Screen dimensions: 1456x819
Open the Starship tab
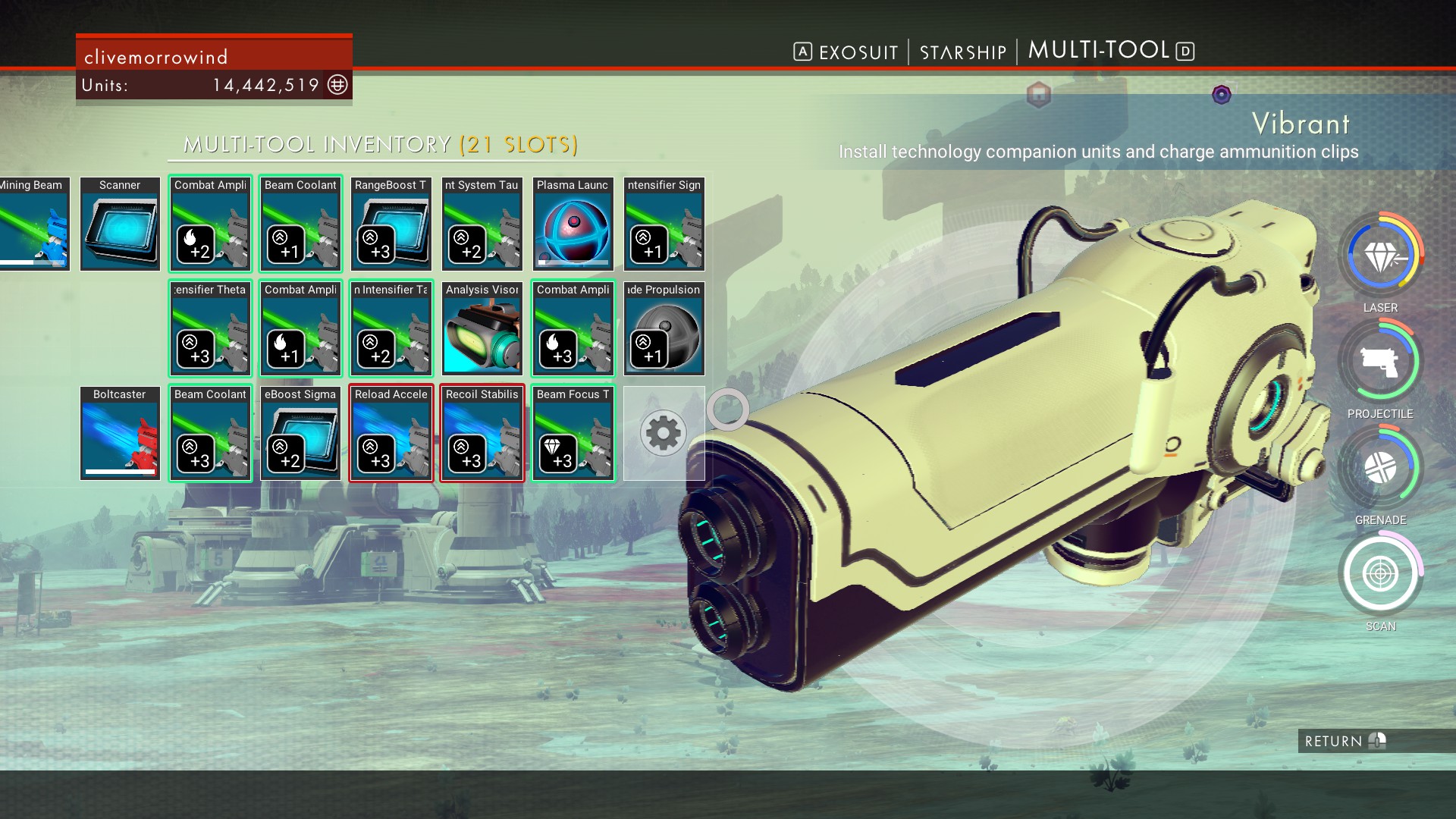pyautogui.click(x=962, y=52)
